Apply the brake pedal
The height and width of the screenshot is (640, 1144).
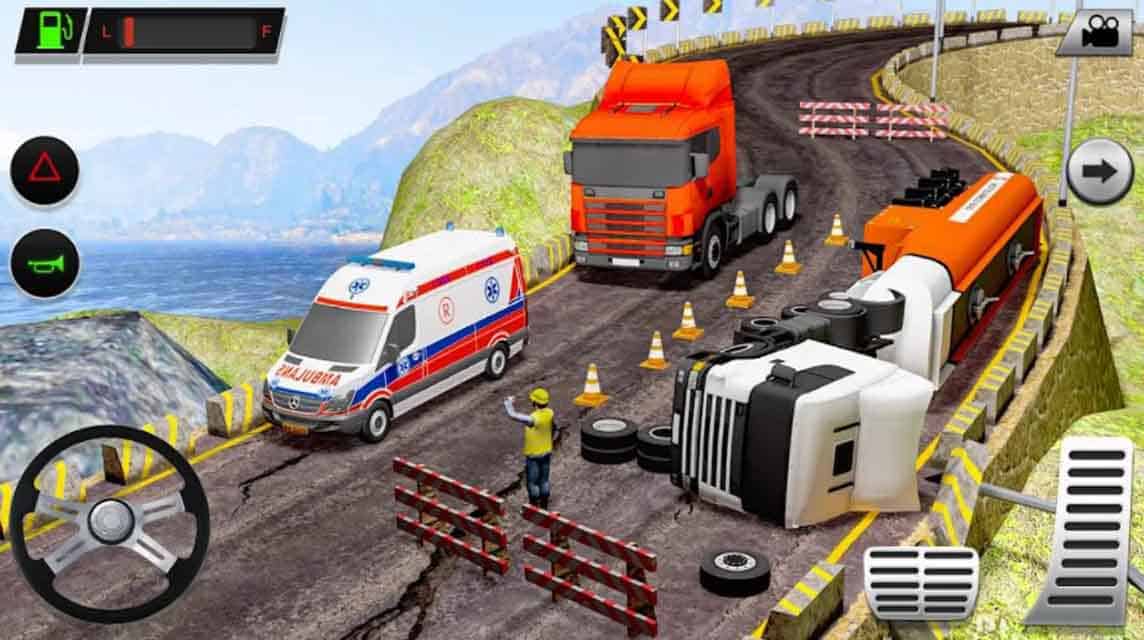[921, 582]
